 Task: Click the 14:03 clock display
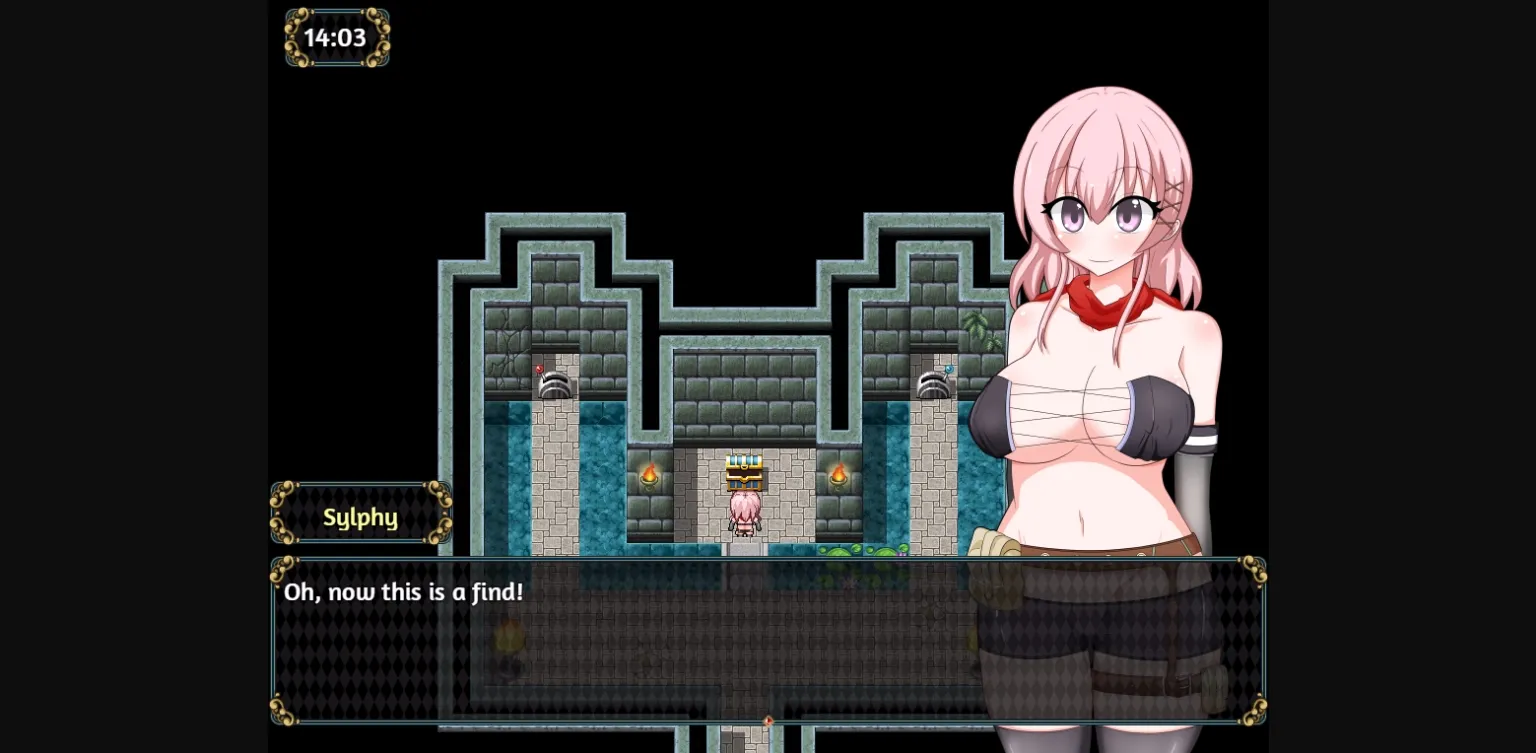tap(336, 37)
